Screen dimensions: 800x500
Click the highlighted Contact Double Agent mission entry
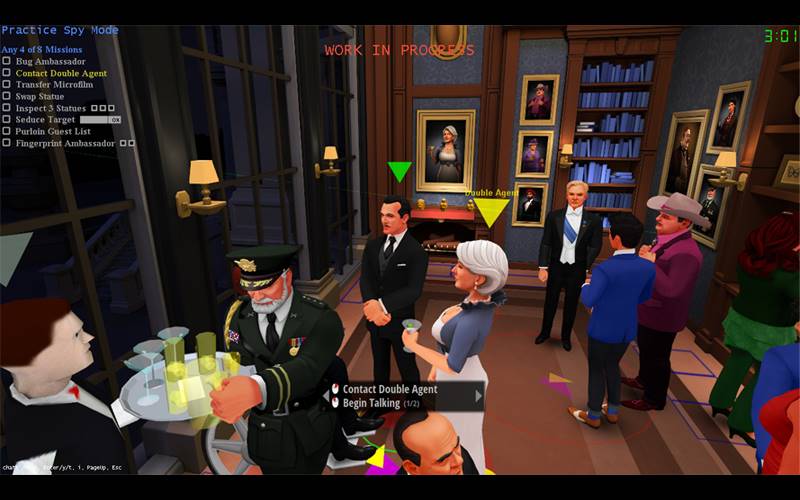coord(60,73)
